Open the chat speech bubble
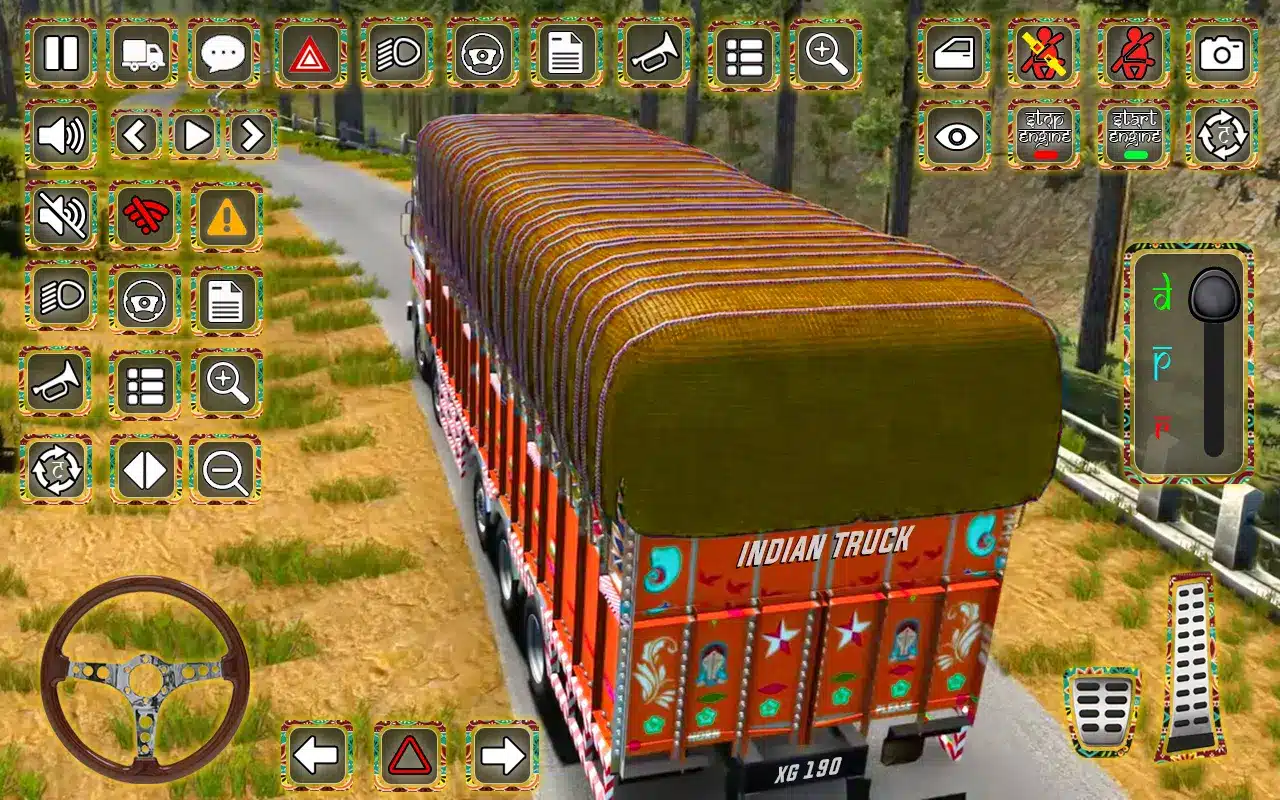Viewport: 1280px width, 800px height. point(226,53)
